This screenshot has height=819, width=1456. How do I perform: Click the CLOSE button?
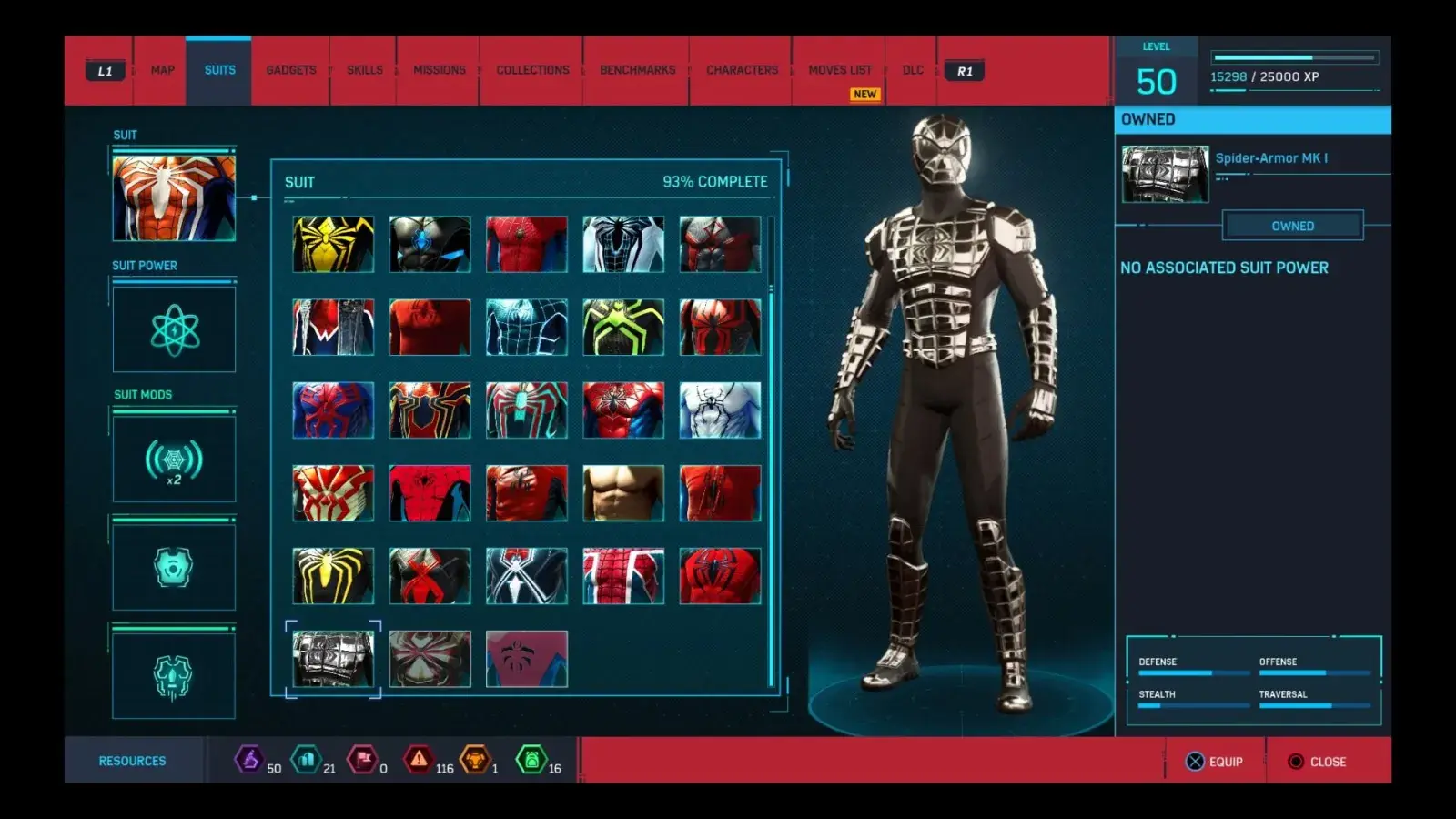point(1318,762)
